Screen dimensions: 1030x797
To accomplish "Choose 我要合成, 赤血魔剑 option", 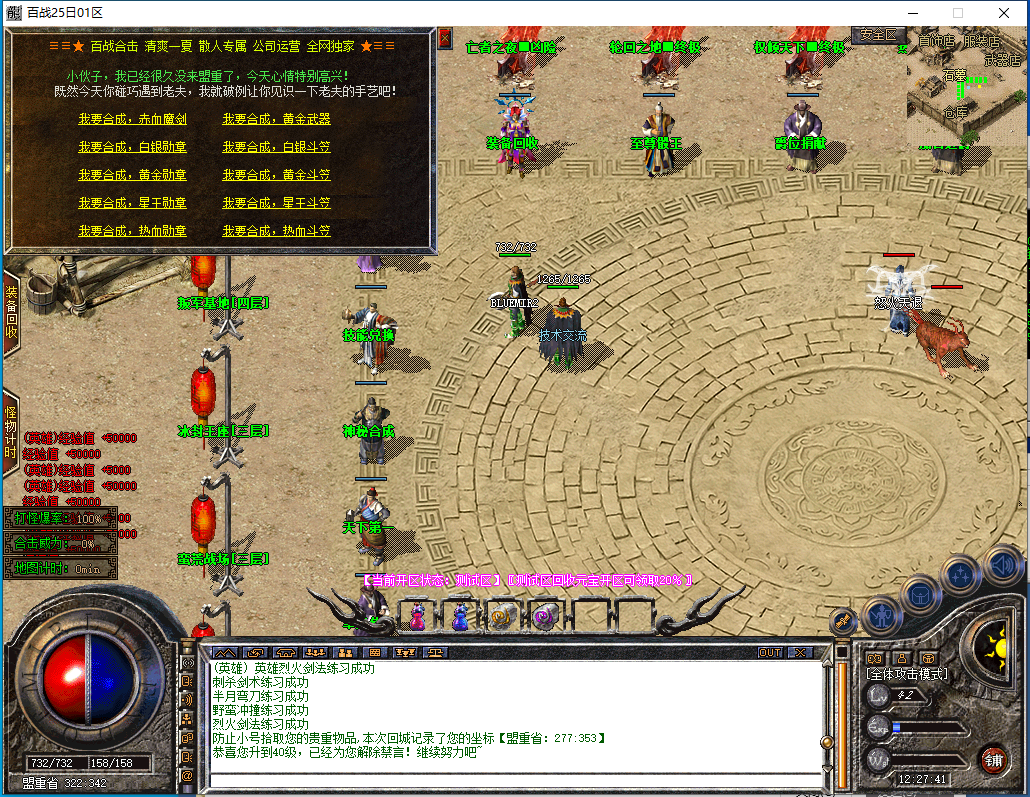I will click(133, 119).
